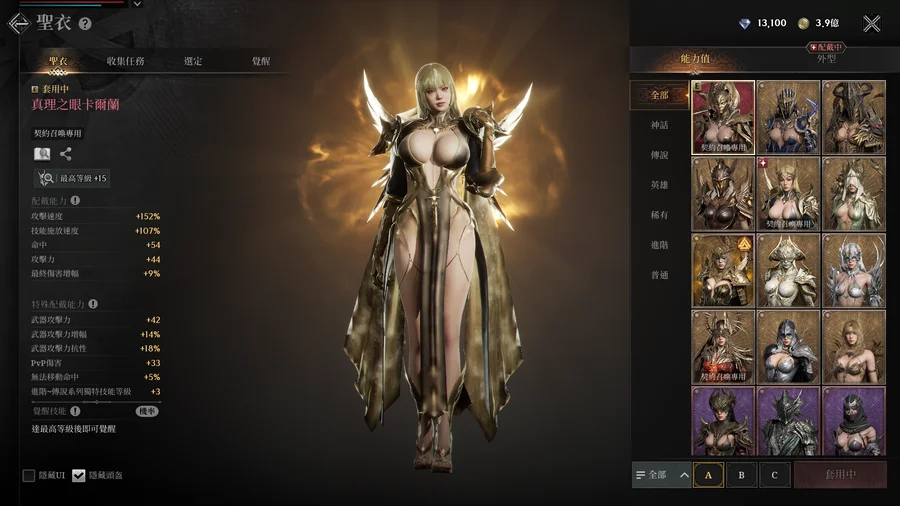Filter costumes by 傳說 rarity
The width and height of the screenshot is (900, 506).
click(x=659, y=155)
